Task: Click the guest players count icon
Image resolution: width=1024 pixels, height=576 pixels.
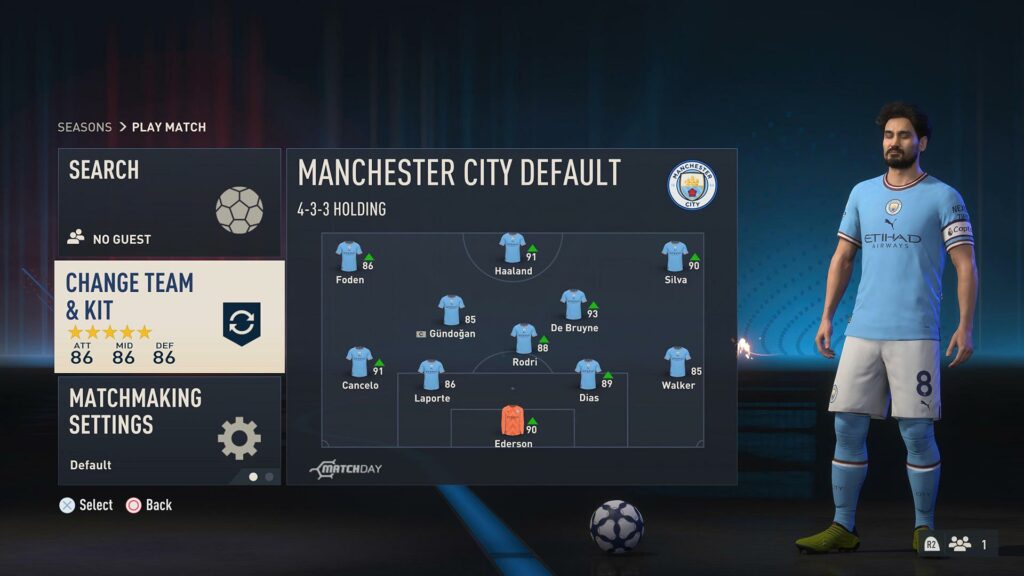Action: coord(960,544)
